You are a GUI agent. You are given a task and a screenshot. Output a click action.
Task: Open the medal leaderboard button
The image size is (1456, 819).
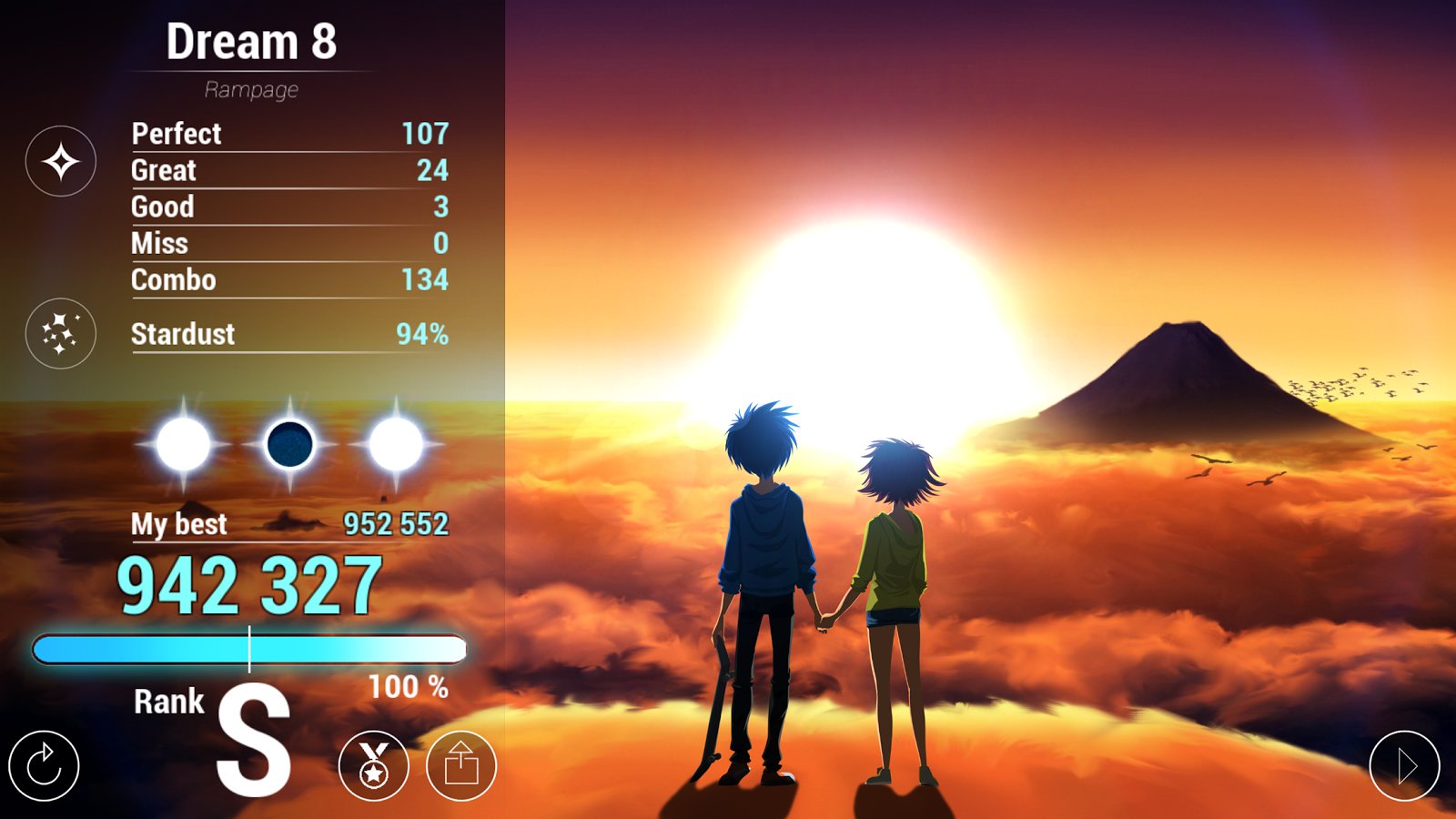(373, 766)
